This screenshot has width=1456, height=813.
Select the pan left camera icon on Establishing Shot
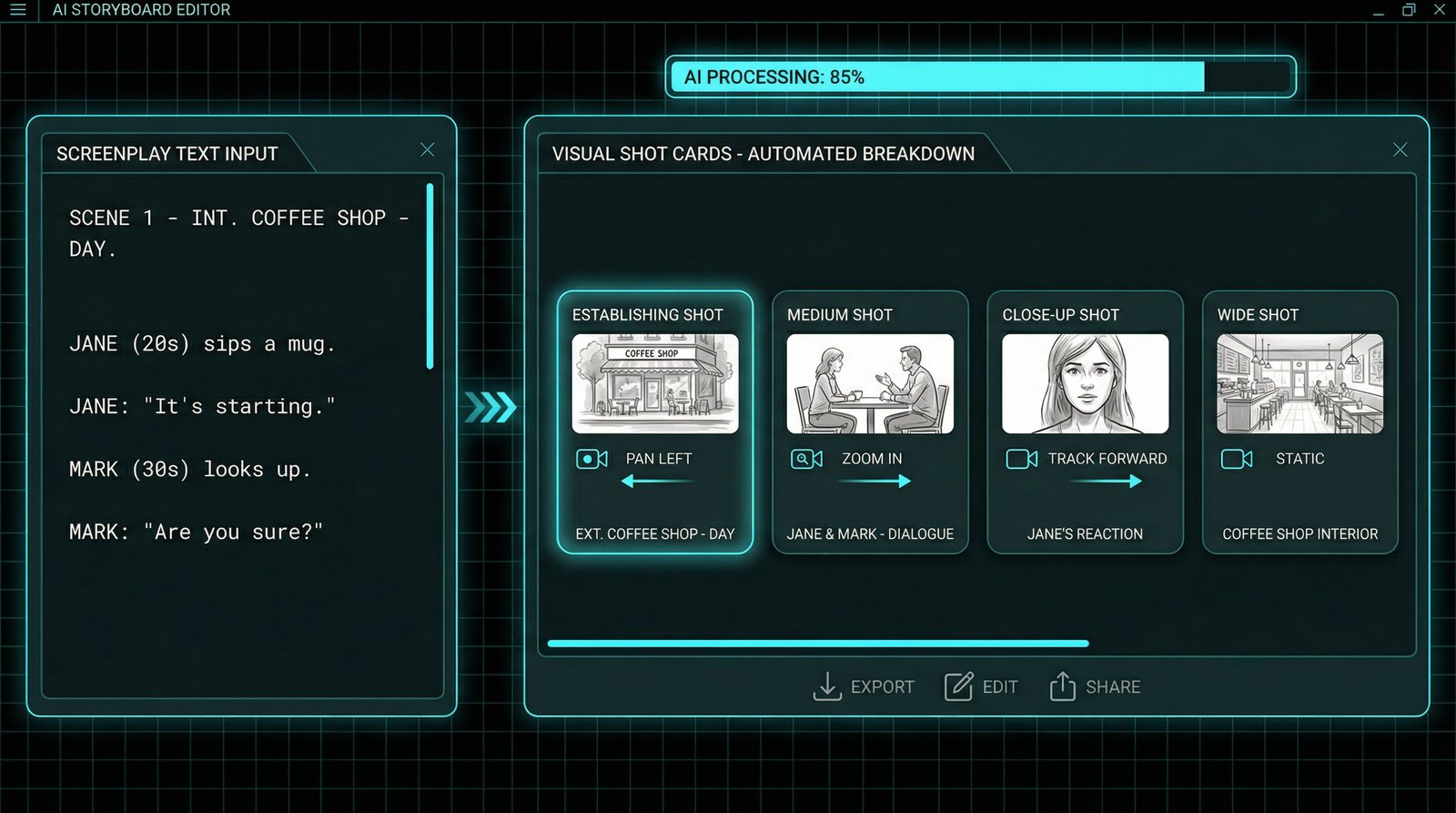(x=591, y=459)
